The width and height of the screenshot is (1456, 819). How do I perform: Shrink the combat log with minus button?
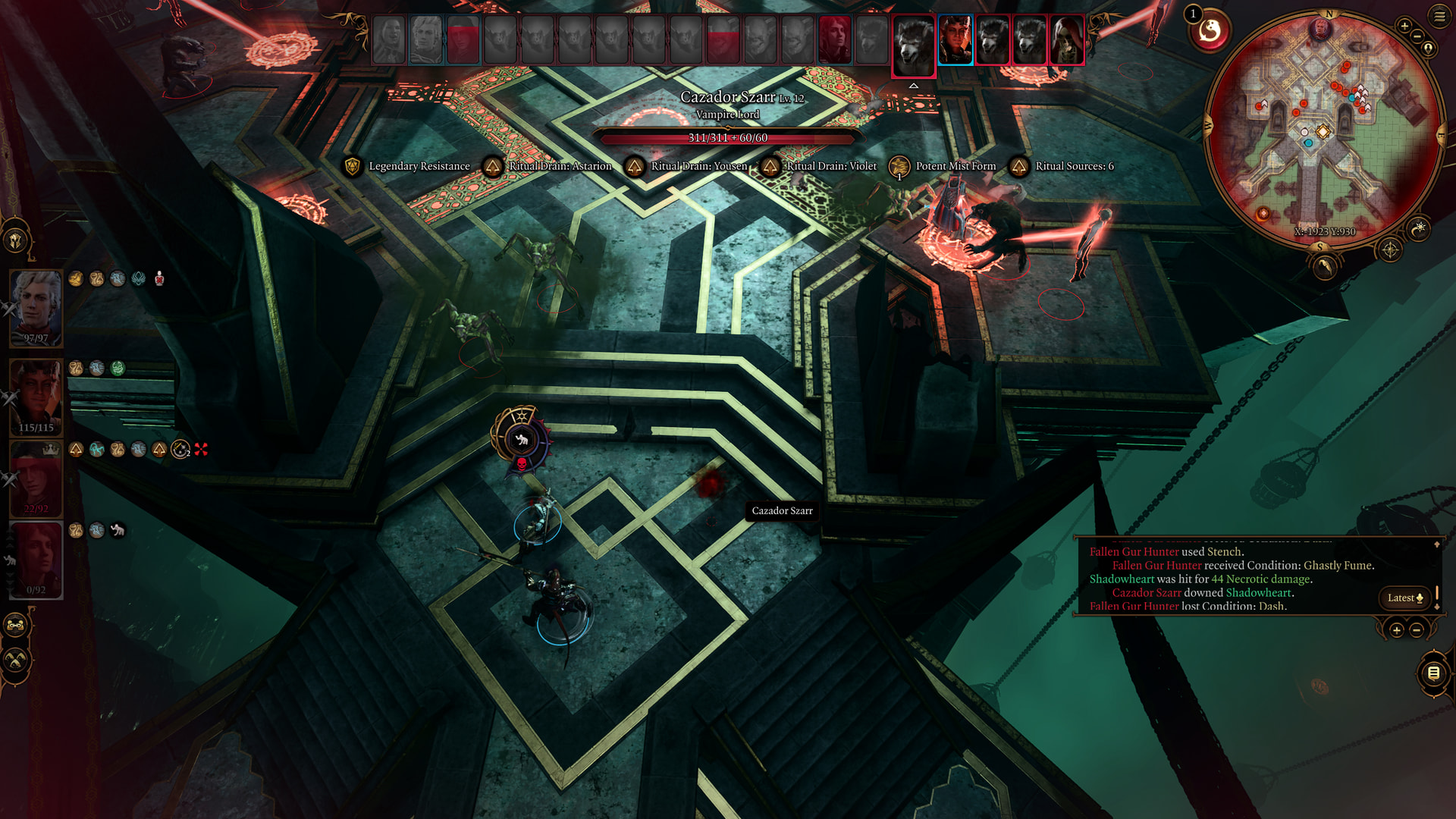point(1416,629)
